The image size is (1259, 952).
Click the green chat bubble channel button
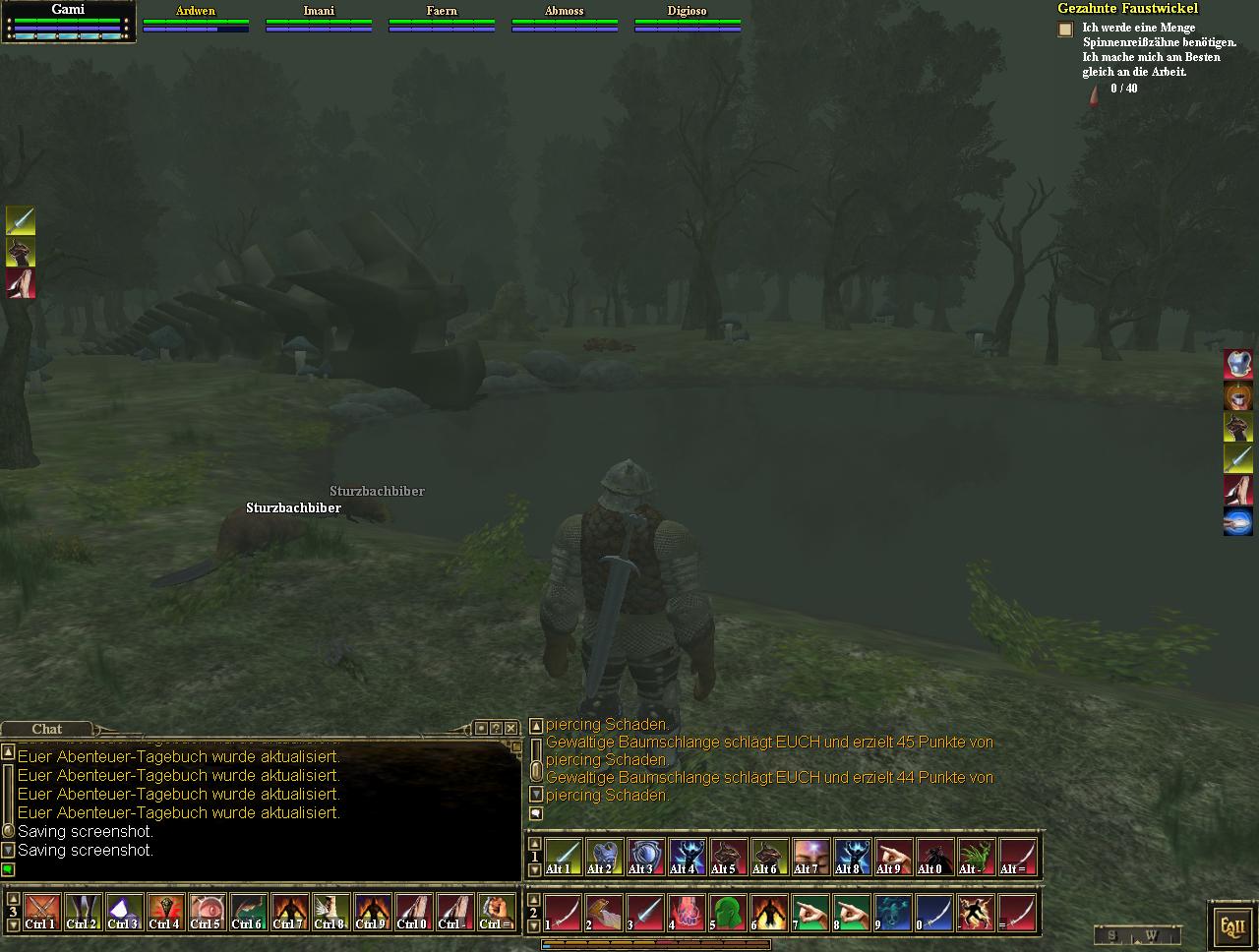tap(8, 869)
